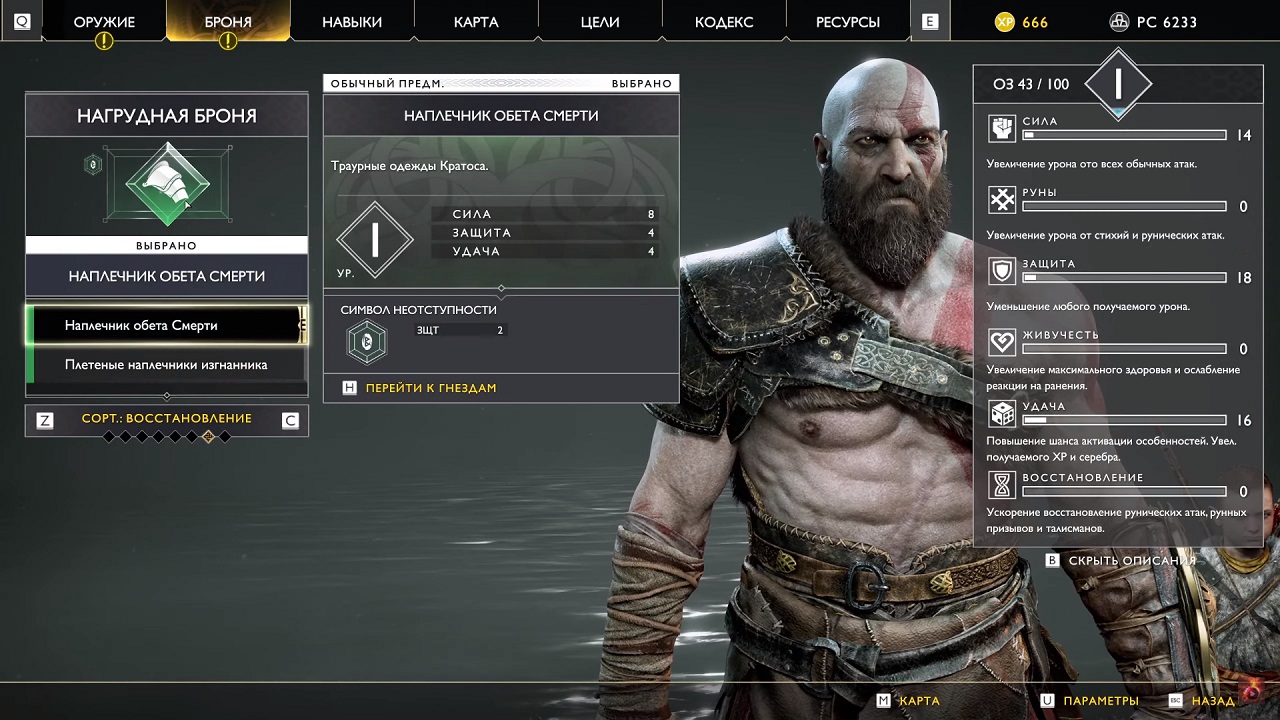1280x720 pixels.
Task: Go to the Навыки tab
Action: (352, 22)
